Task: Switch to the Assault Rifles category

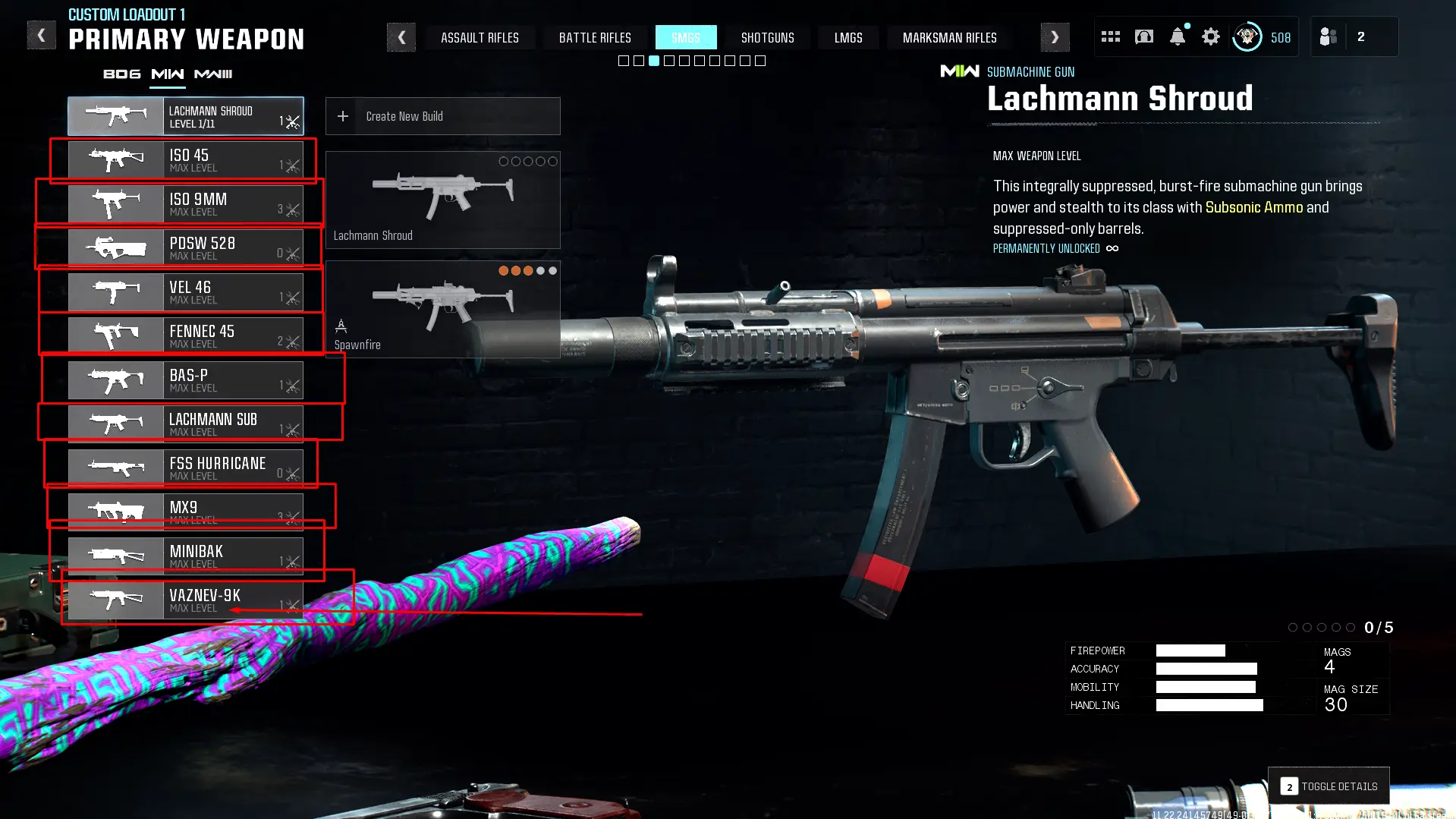Action: pyautogui.click(x=480, y=37)
